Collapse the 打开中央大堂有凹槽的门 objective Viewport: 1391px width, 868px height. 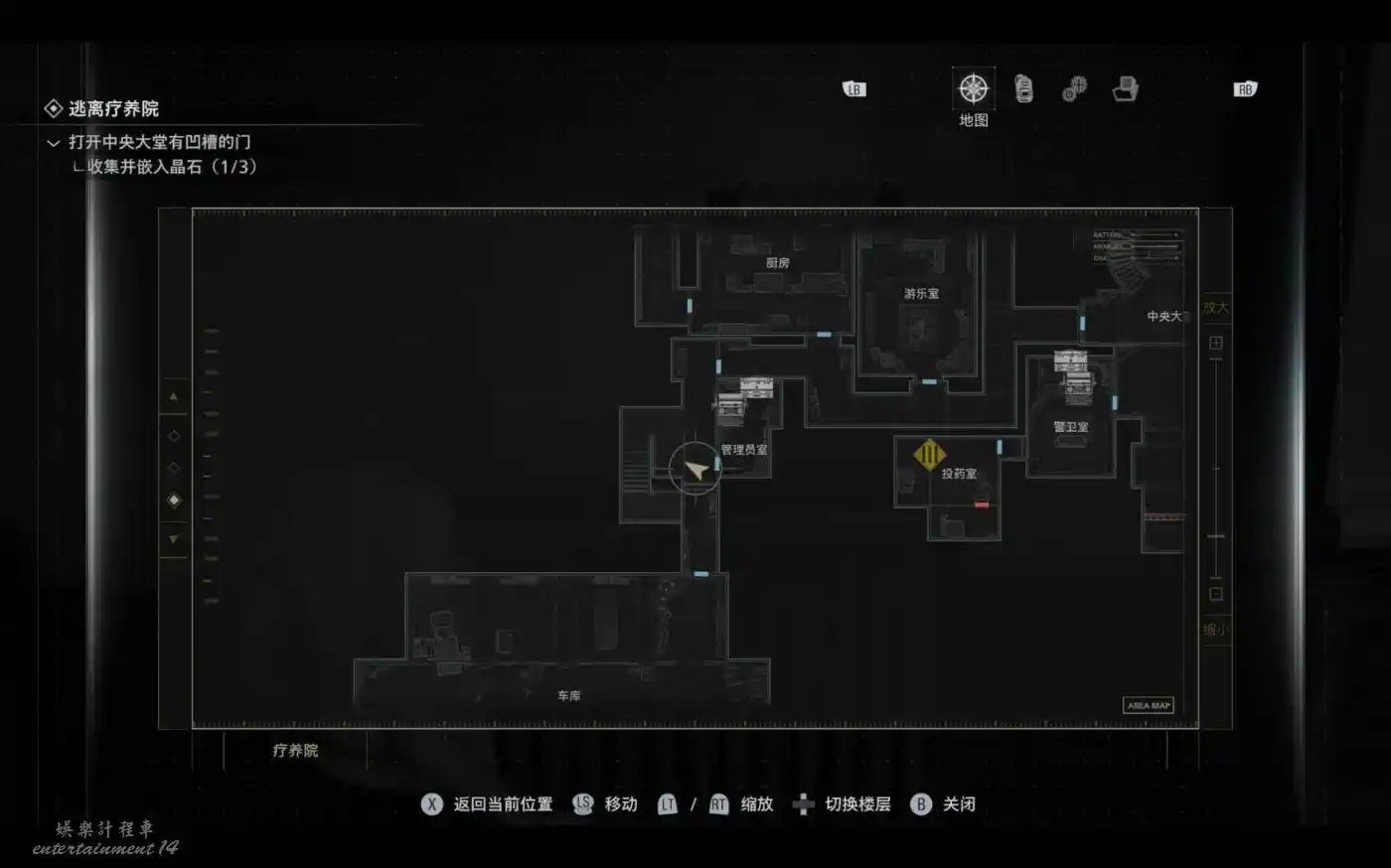pos(54,143)
